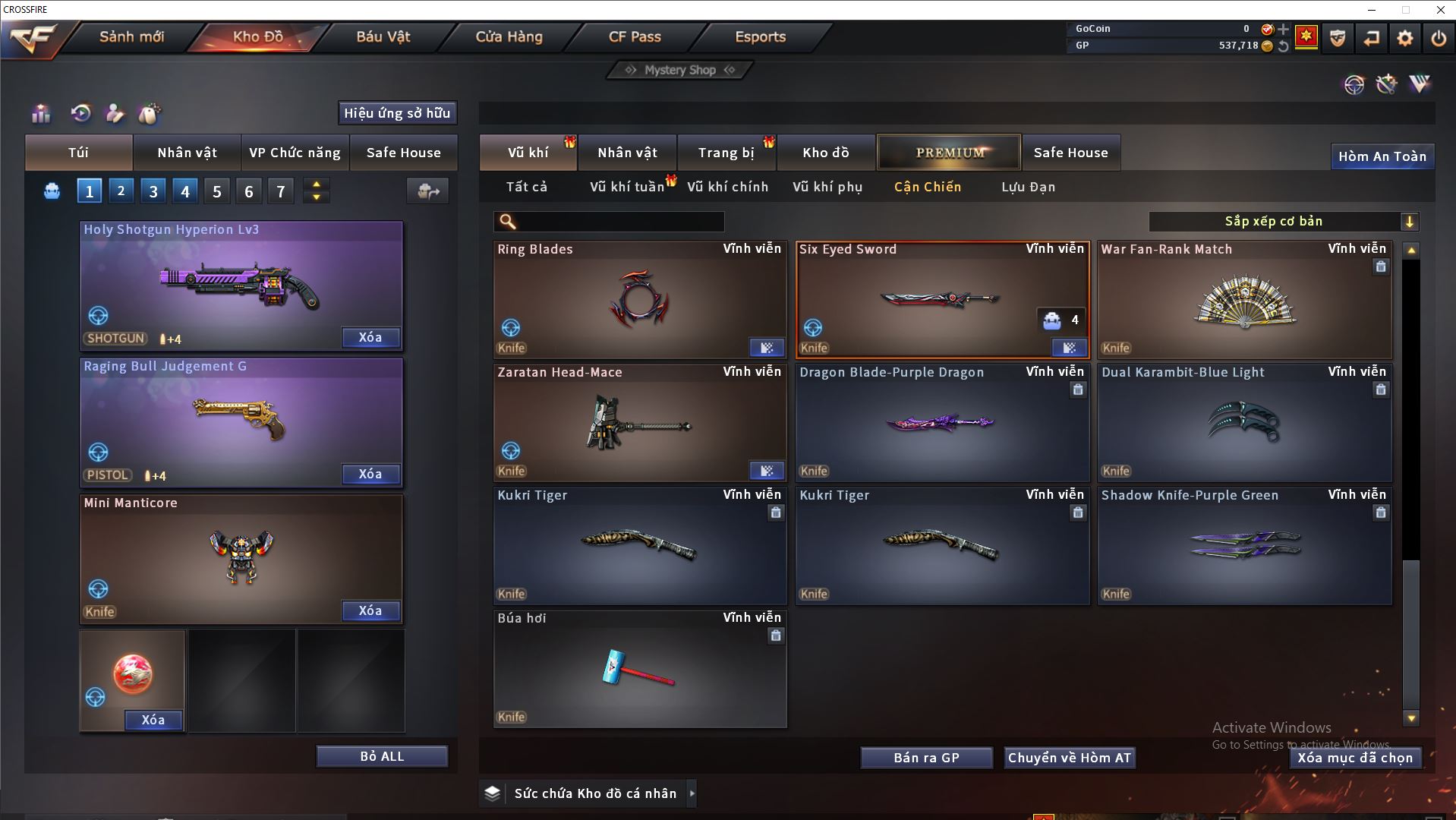Viewport: 1456px width, 820px height.
Task: Switch to bag slot number 3
Action: click(x=153, y=191)
